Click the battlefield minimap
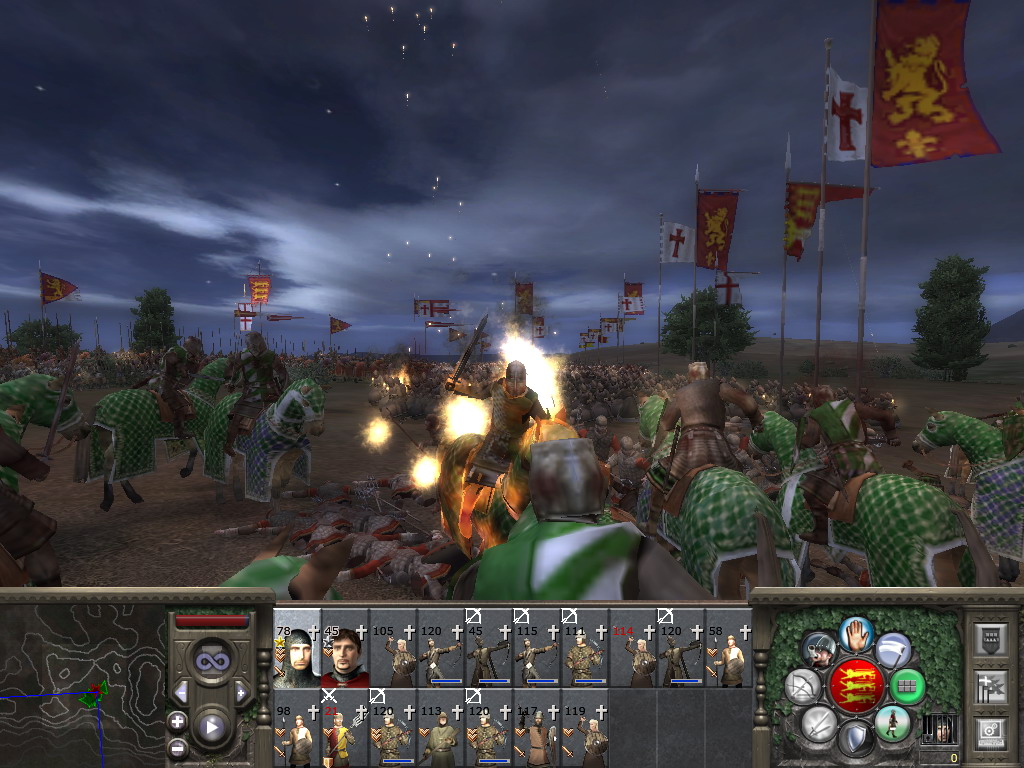Viewport: 1024px width, 768px height. pos(82,680)
